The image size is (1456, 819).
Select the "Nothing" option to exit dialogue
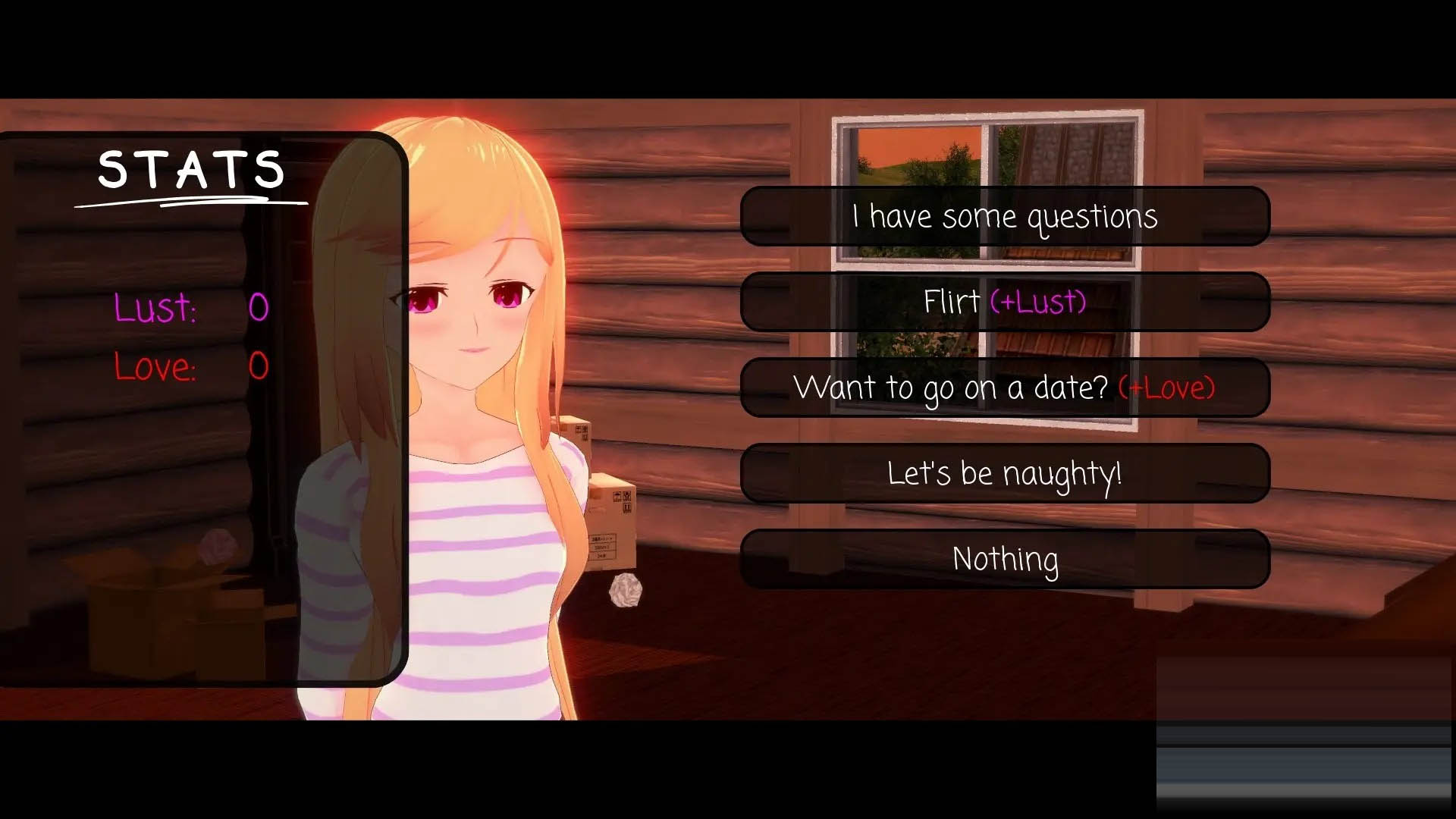1006,559
